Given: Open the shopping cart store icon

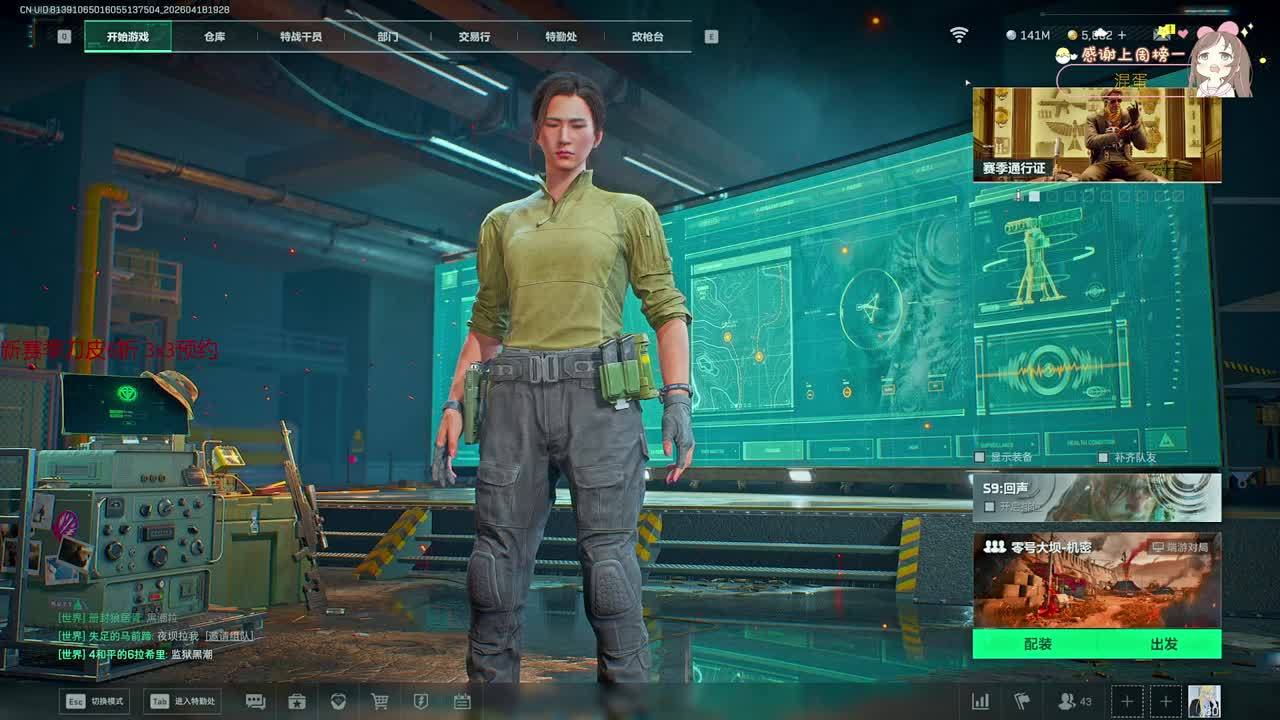Looking at the screenshot, I should (380, 701).
